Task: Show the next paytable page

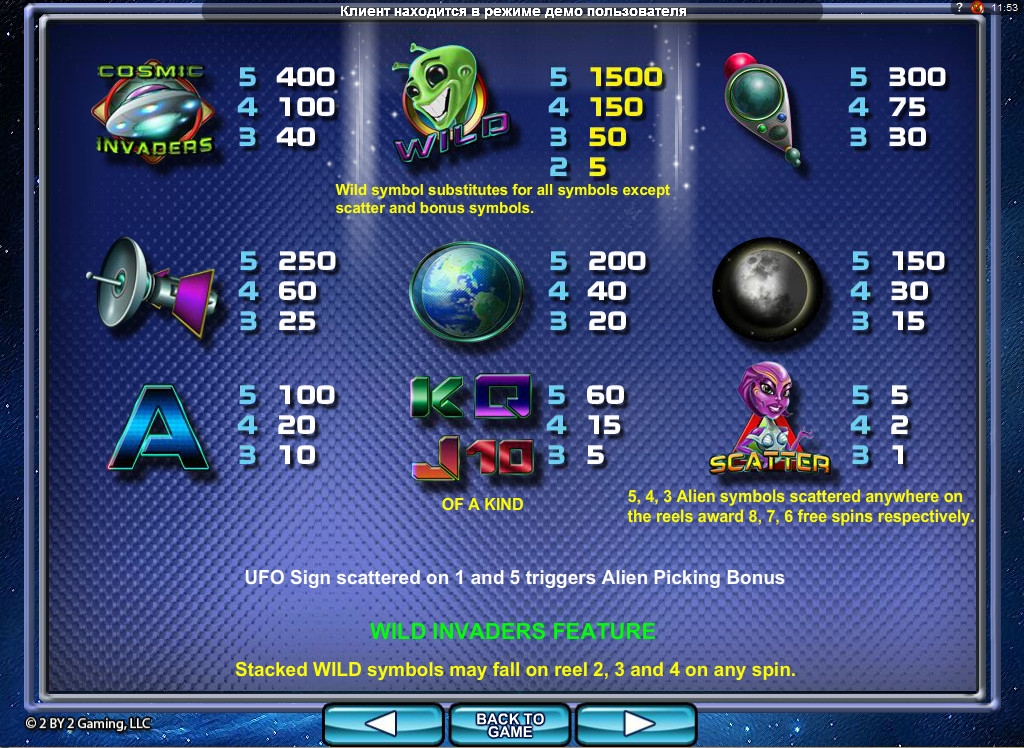Action: coord(636,723)
